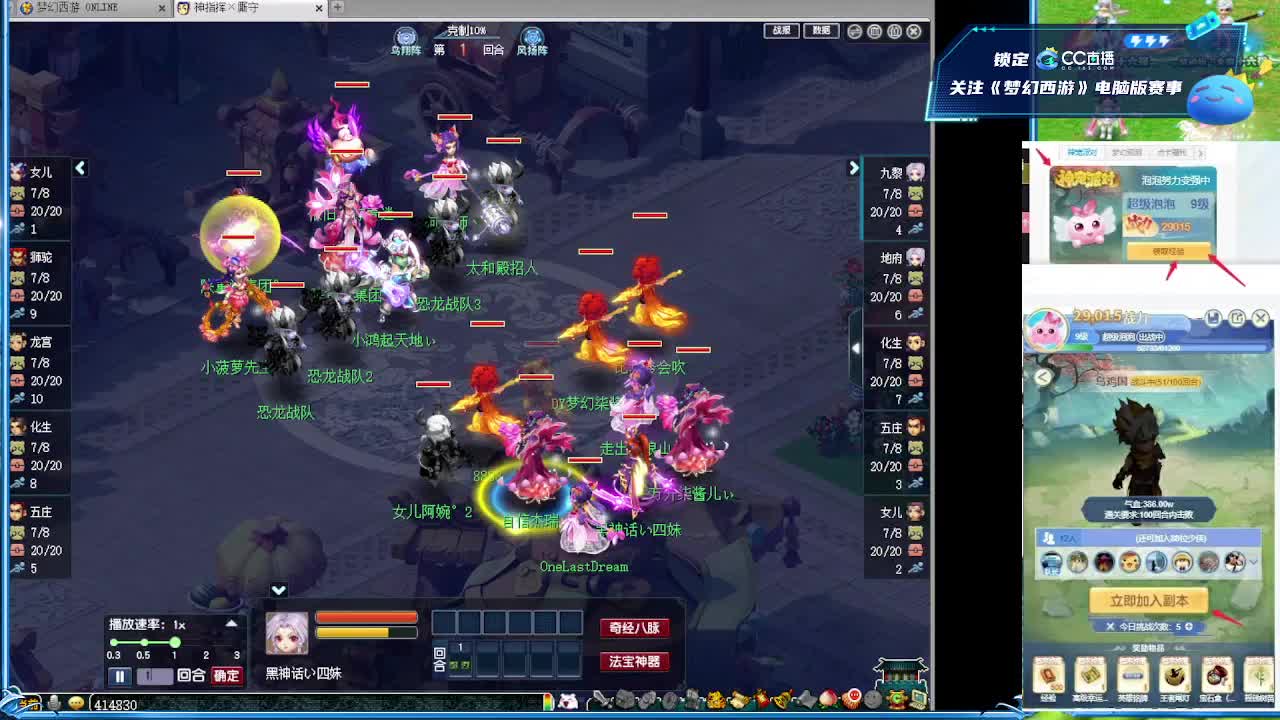Click the 女儿 faction icon in the left panel
The width and height of the screenshot is (1280, 720).
click(17, 172)
